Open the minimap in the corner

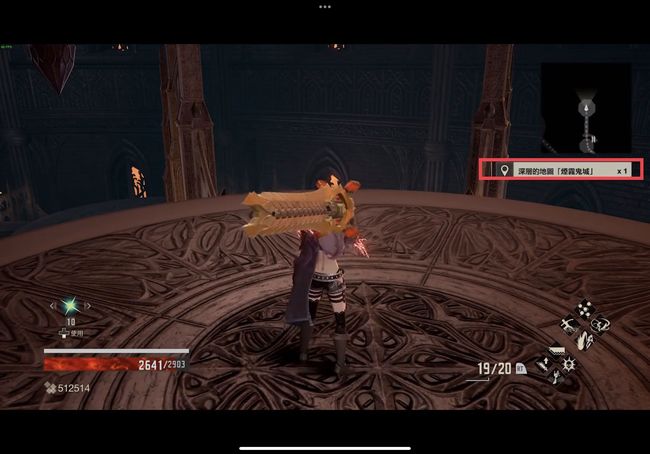[x=586, y=108]
